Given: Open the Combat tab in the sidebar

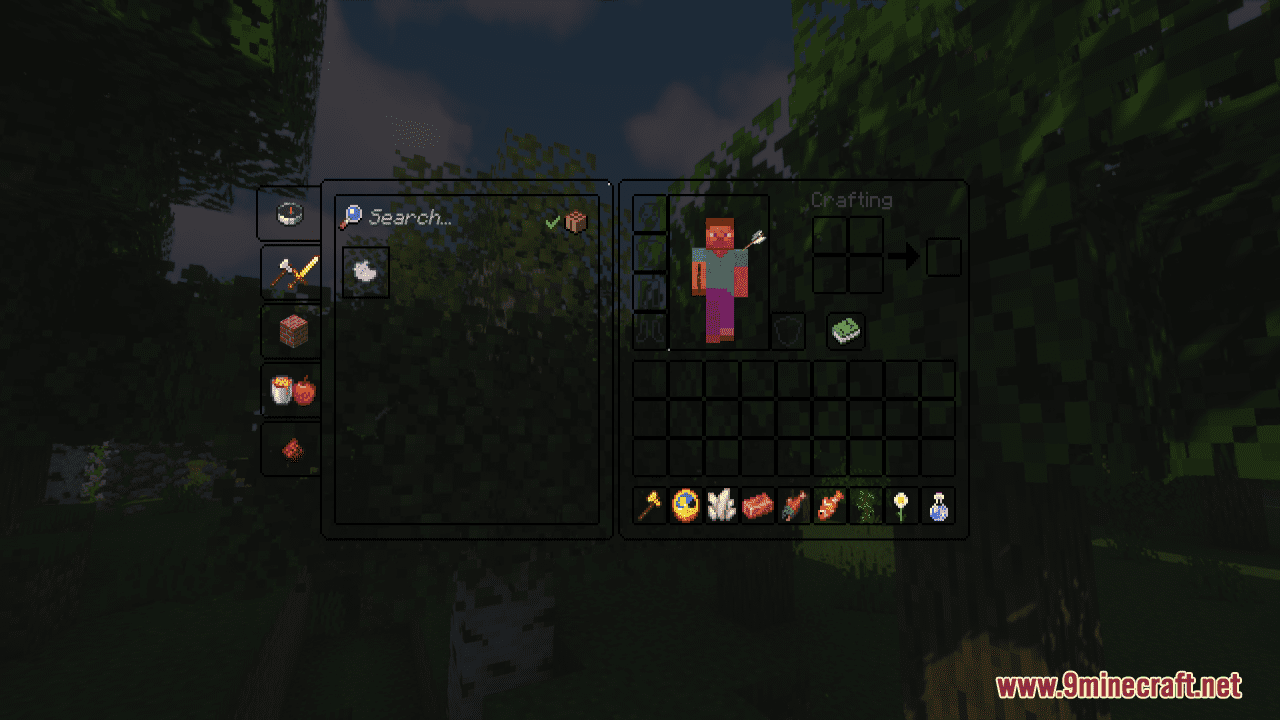Looking at the screenshot, I should [290, 272].
